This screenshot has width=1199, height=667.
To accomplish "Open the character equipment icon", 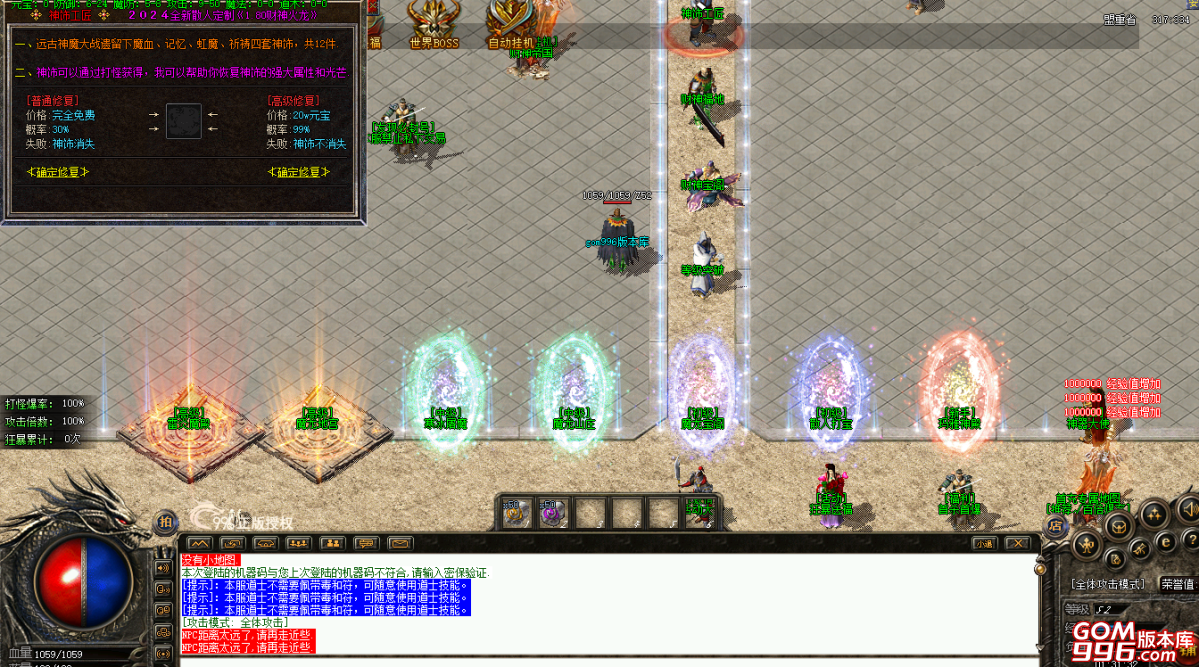I will point(1089,544).
